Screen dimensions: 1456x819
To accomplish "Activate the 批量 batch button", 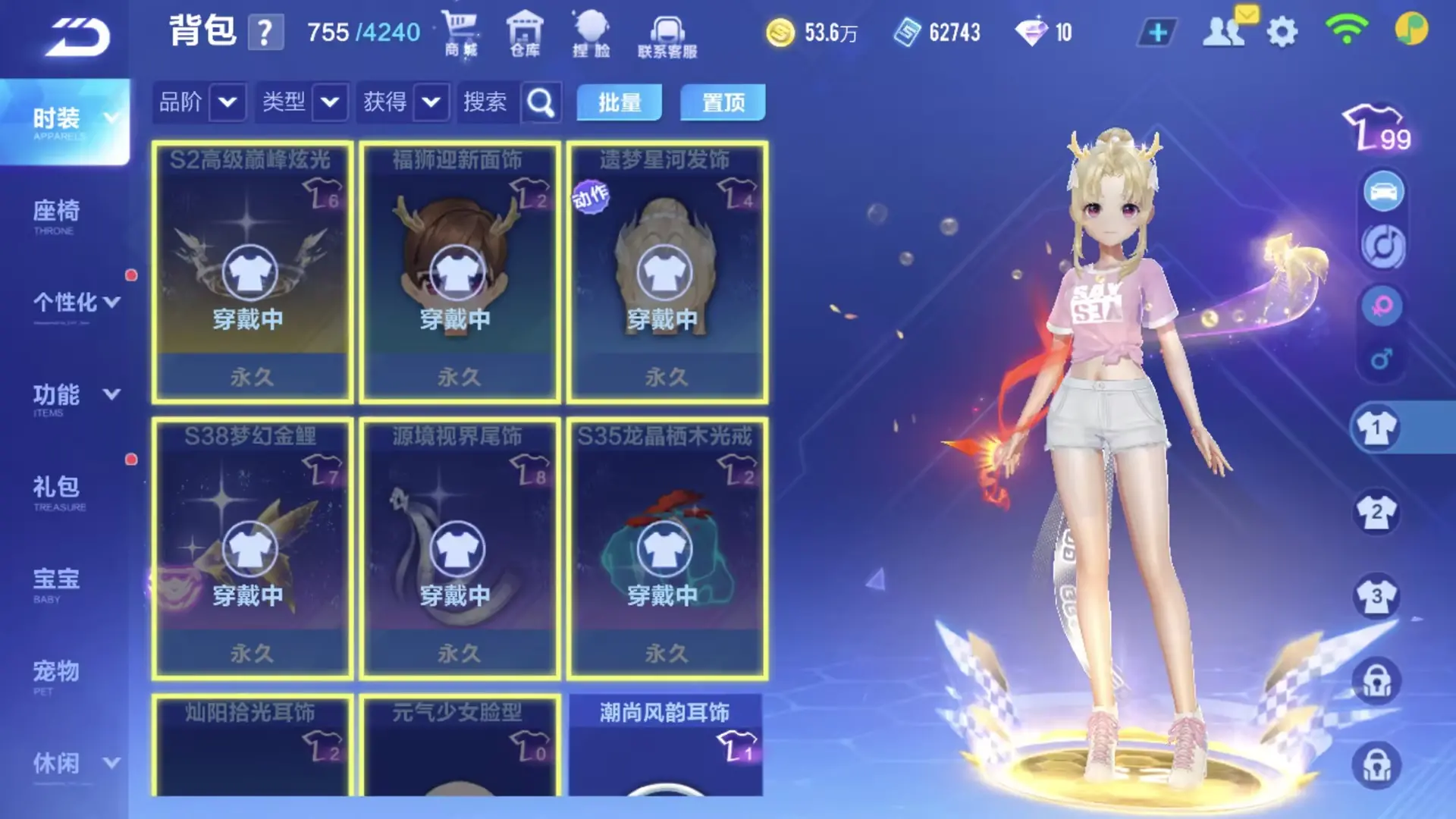I will 619,102.
